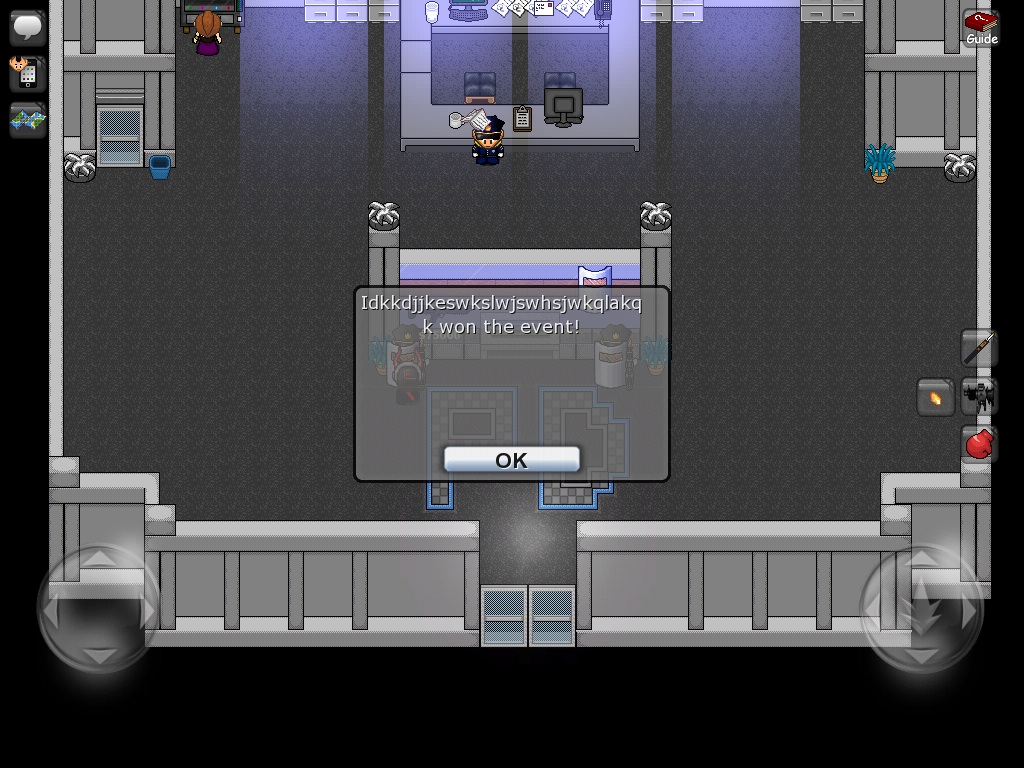
Task: Select the black baton melee weapon slot
Action: [x=979, y=348]
